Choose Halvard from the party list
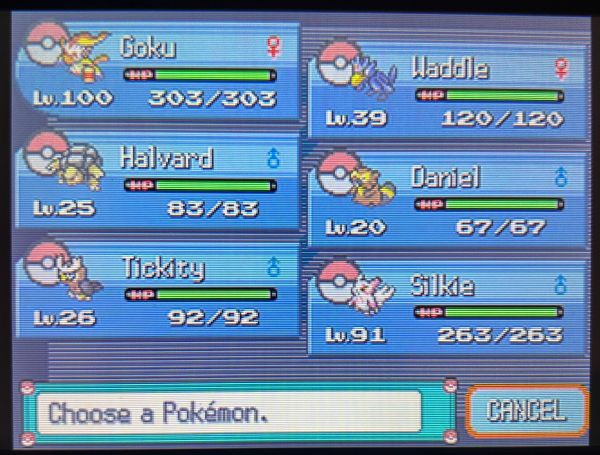The width and height of the screenshot is (600, 455). pyautogui.click(x=160, y=182)
